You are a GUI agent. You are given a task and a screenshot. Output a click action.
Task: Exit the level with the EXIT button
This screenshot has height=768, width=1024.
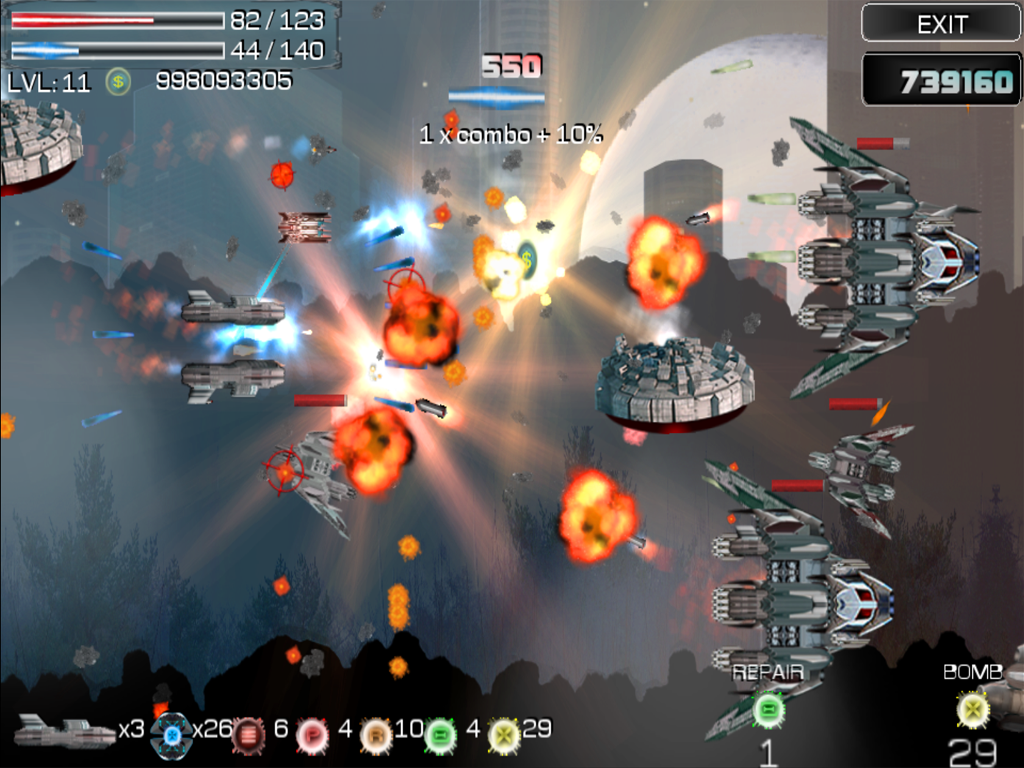pyautogui.click(x=941, y=23)
